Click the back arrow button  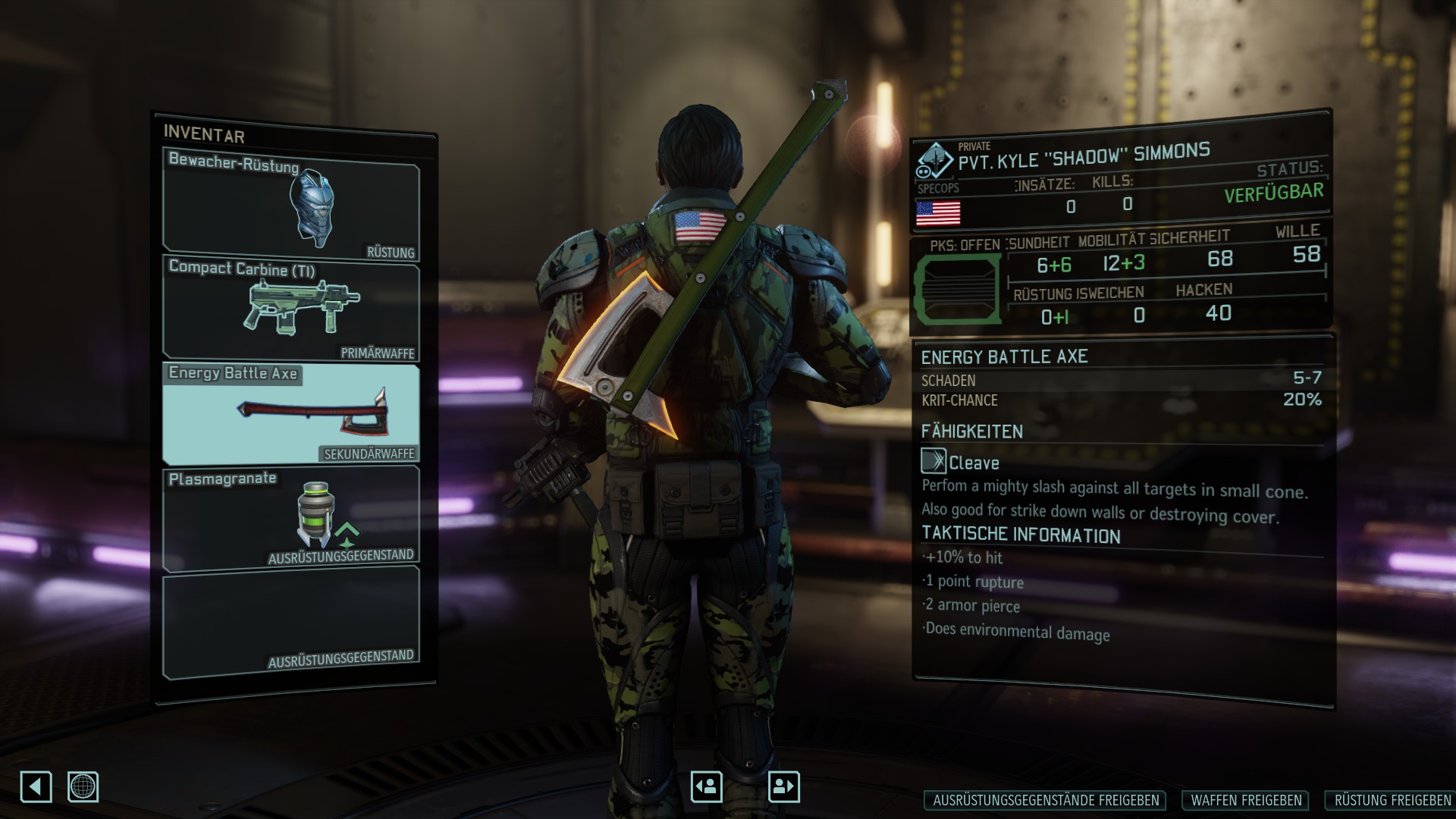point(36,786)
